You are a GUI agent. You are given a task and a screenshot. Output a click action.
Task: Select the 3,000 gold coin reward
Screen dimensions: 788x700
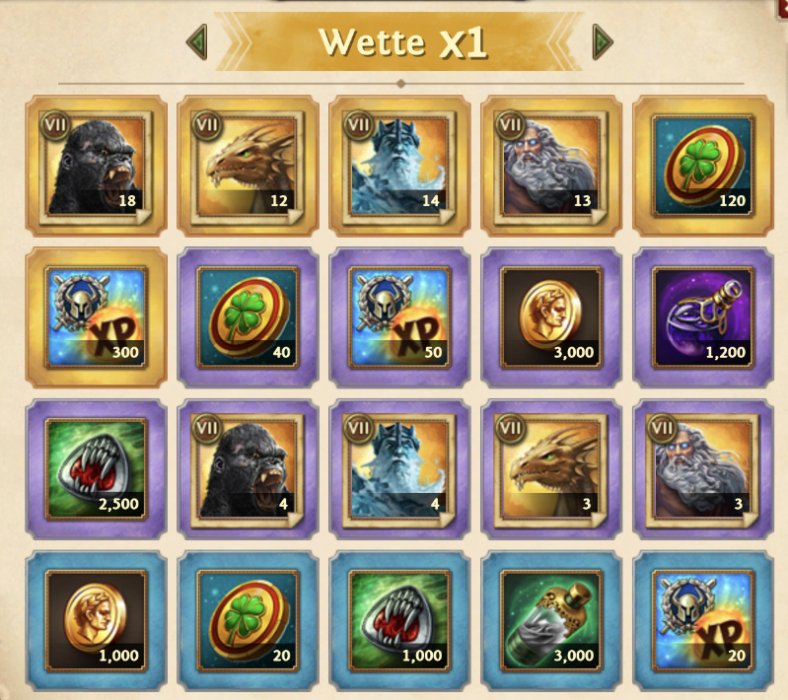click(x=552, y=317)
